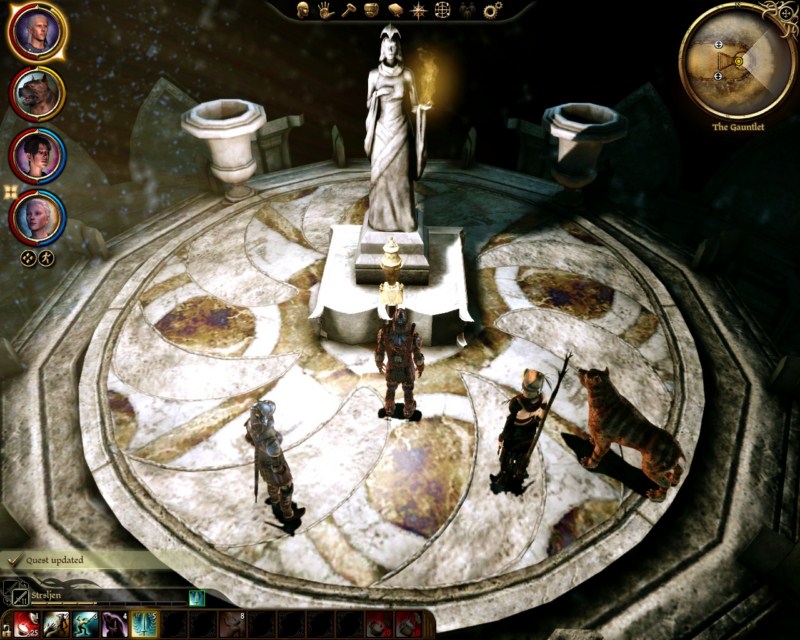Select the pale elder woman party portrait
800x640 pixels.
click(x=37, y=216)
